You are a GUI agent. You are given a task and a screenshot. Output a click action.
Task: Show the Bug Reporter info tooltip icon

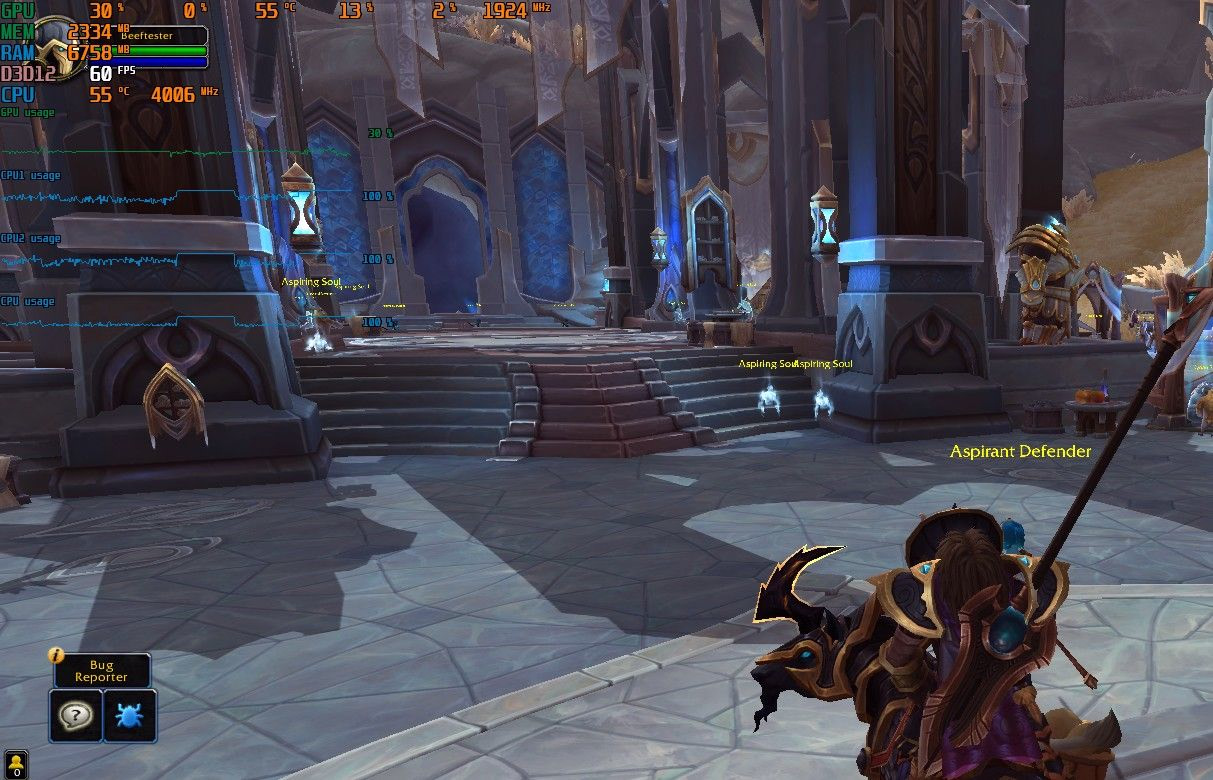[57, 656]
